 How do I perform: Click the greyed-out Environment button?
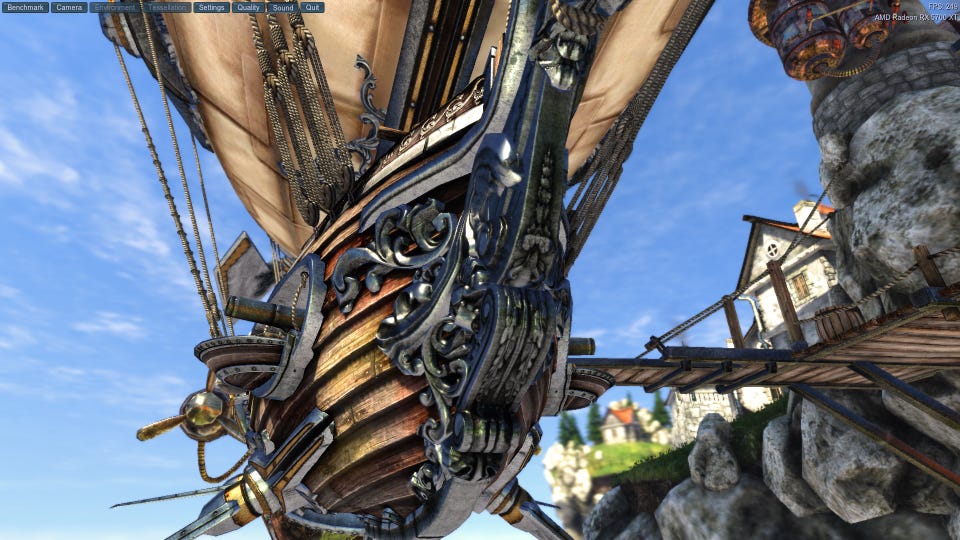point(114,7)
